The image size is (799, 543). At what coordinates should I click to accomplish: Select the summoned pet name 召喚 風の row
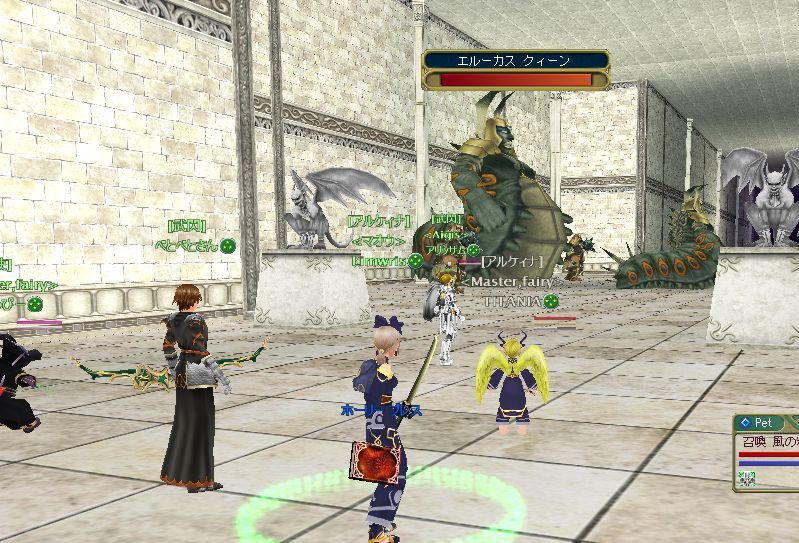[x=768, y=441]
